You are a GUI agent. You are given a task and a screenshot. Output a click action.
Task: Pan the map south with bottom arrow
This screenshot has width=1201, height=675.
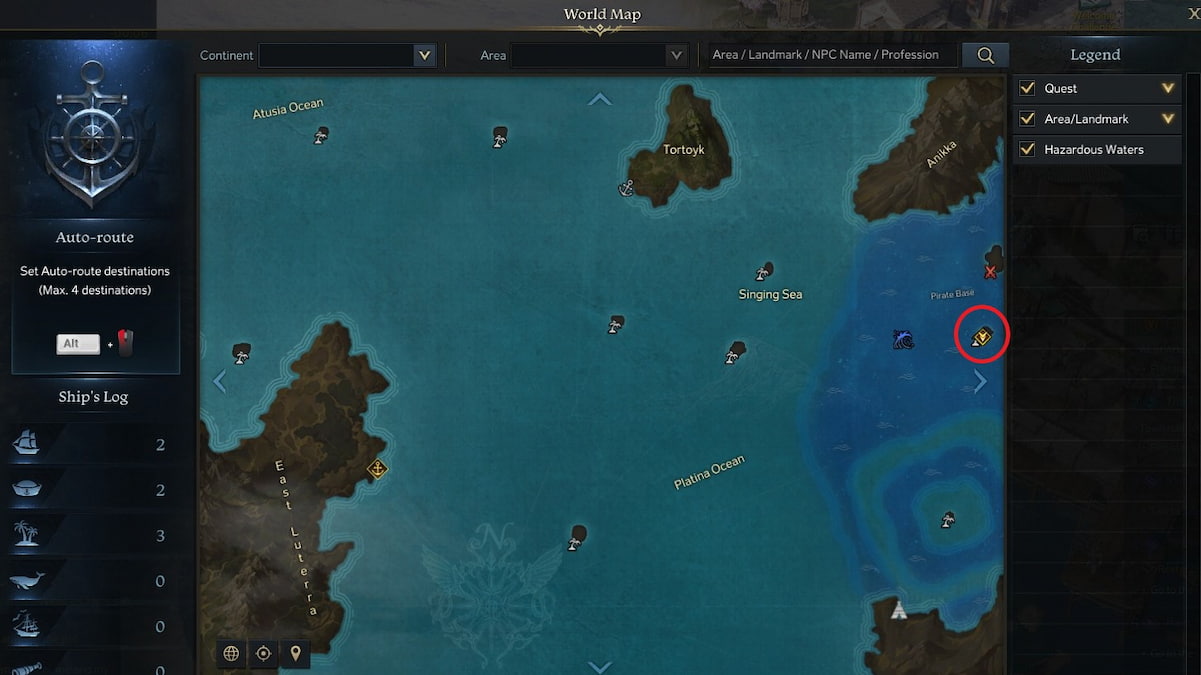click(600, 666)
